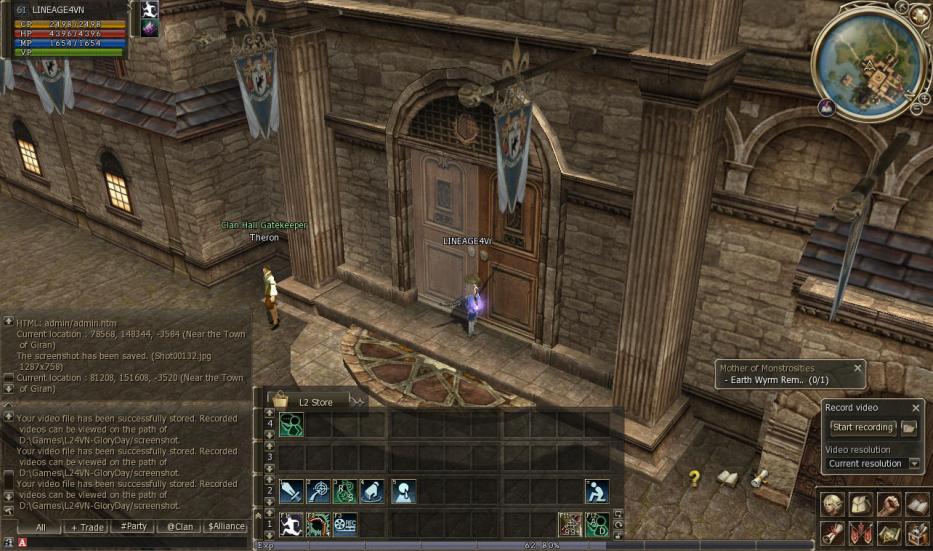Viewport: 933px width, 551px height.
Task: Select the Clan chat tab
Action: (180, 526)
